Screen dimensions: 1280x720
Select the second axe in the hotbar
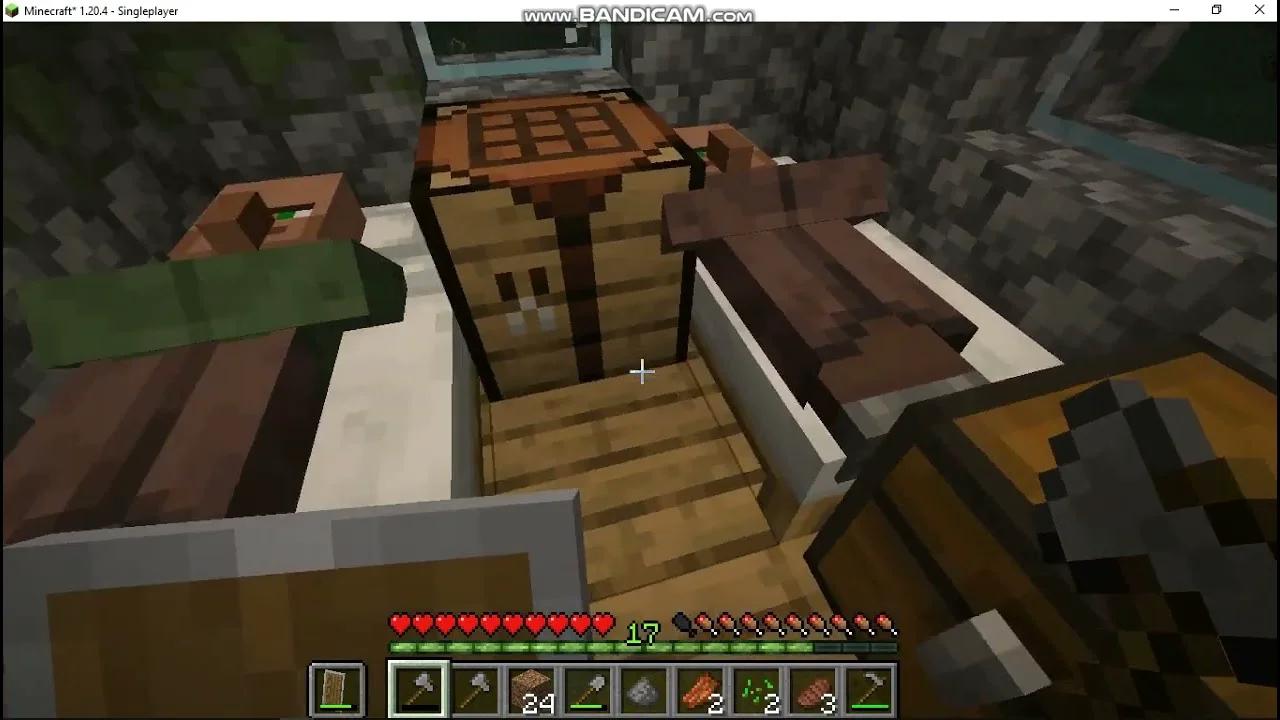[x=472, y=688]
